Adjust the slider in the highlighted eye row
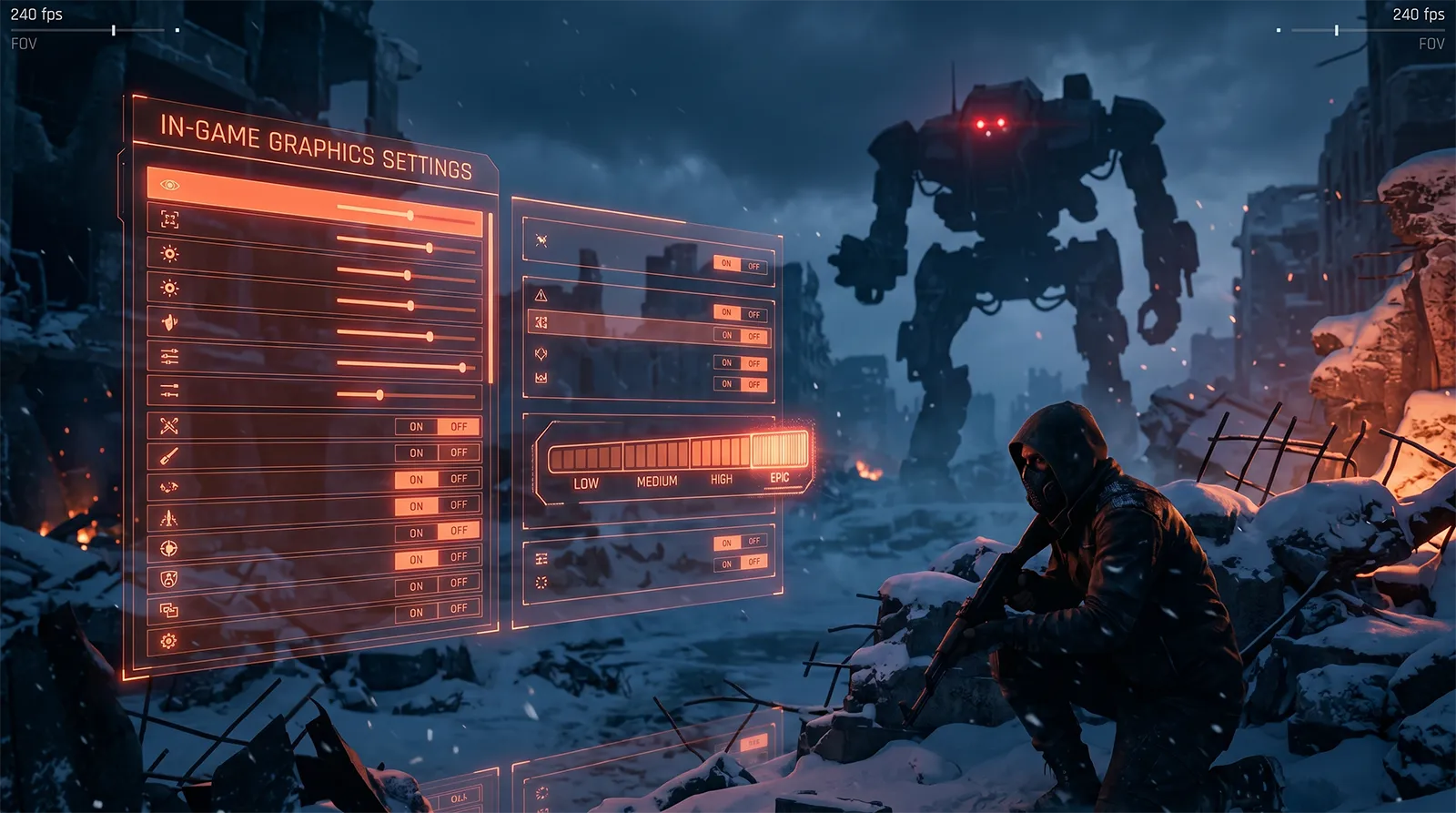Image resolution: width=1456 pixels, height=813 pixels. (x=409, y=215)
